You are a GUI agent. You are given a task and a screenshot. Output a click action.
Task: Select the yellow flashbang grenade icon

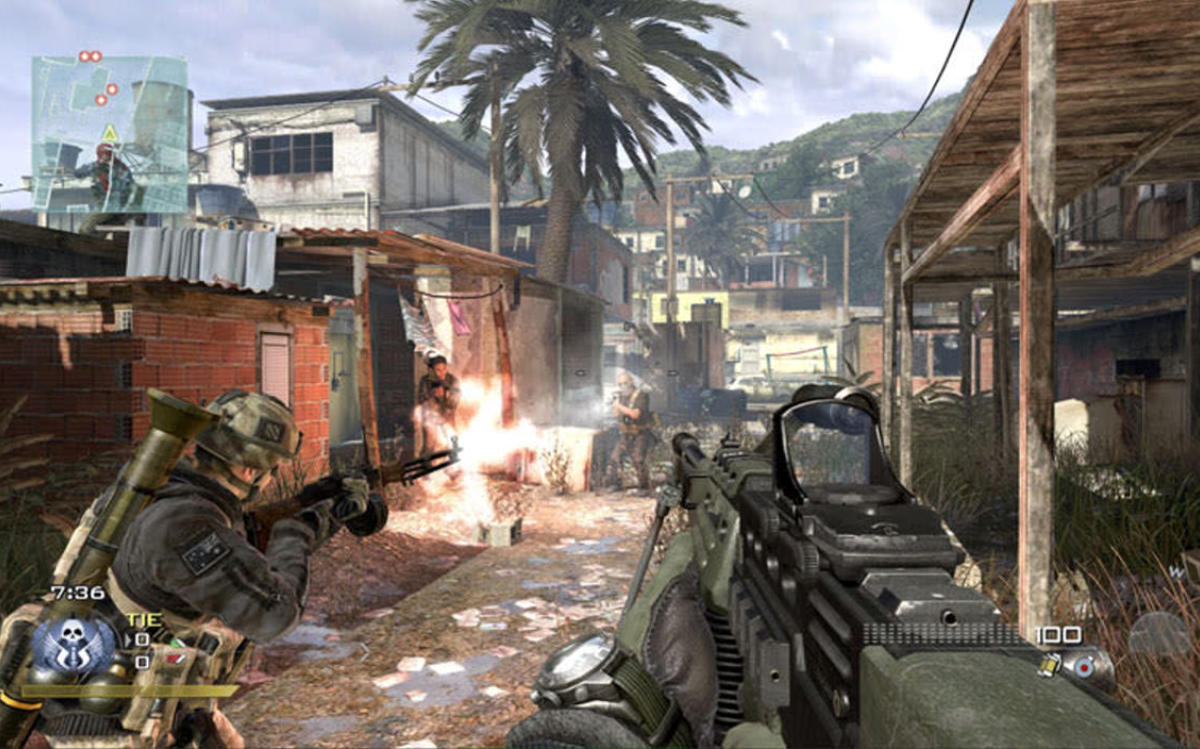1048,665
